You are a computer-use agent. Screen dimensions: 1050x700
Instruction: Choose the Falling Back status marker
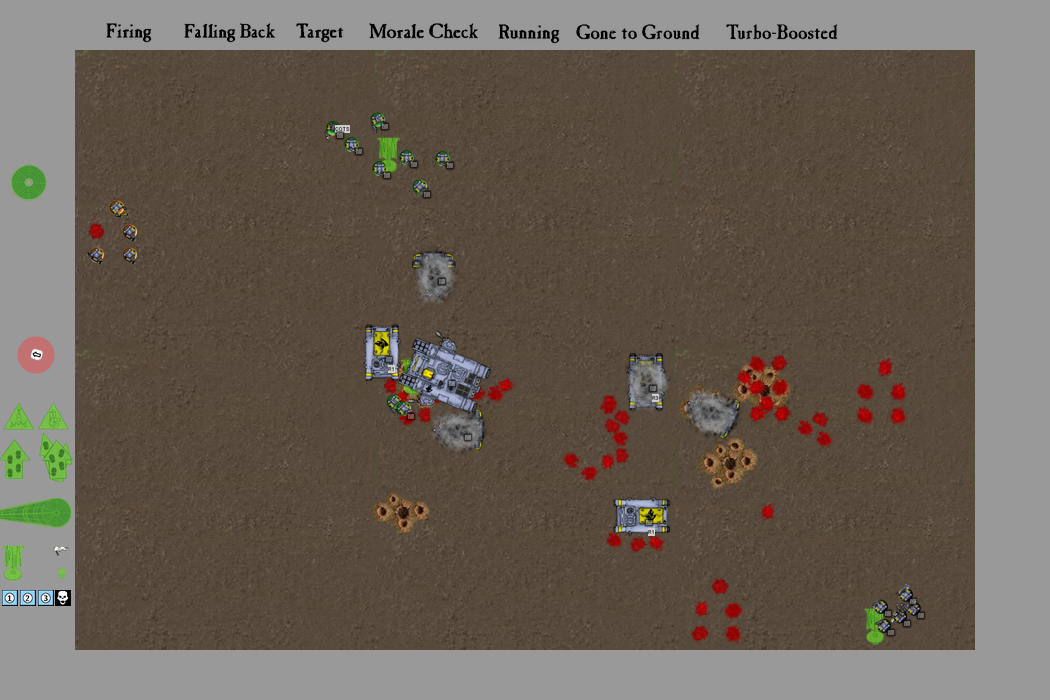click(x=229, y=32)
